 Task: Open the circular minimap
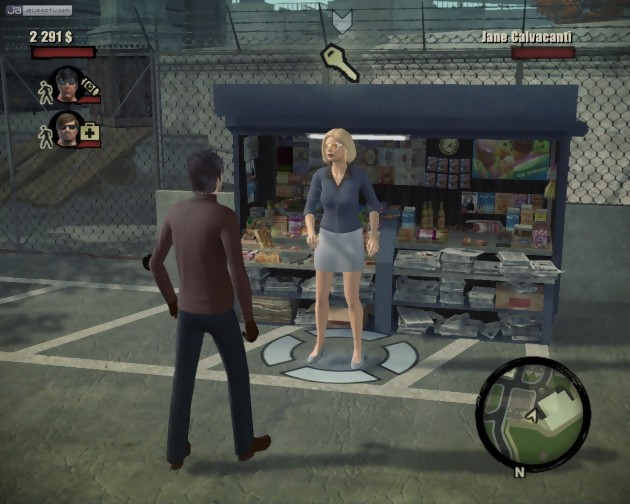[x=532, y=414]
